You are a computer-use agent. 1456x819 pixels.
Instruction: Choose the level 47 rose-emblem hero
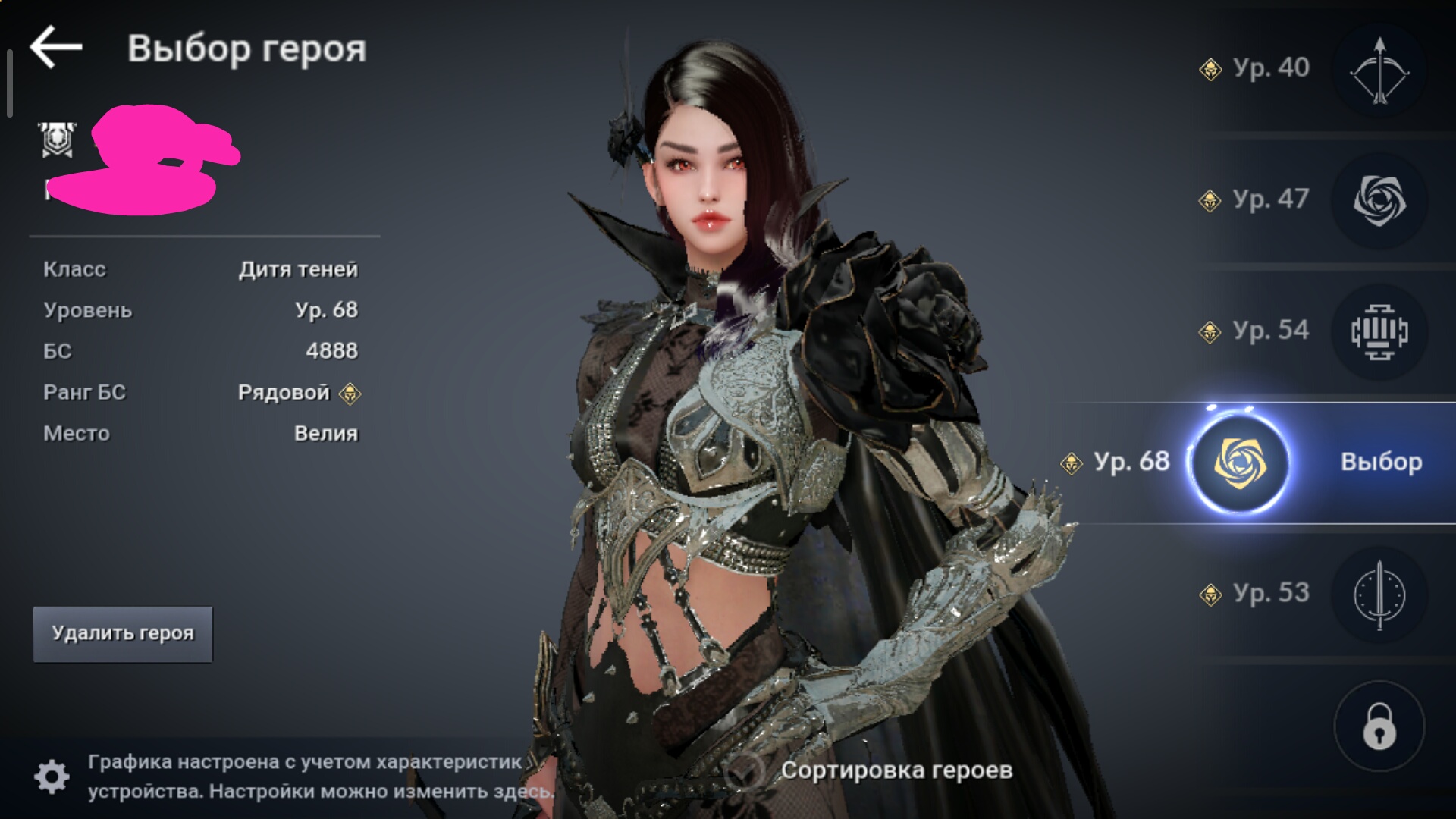coord(1379,201)
